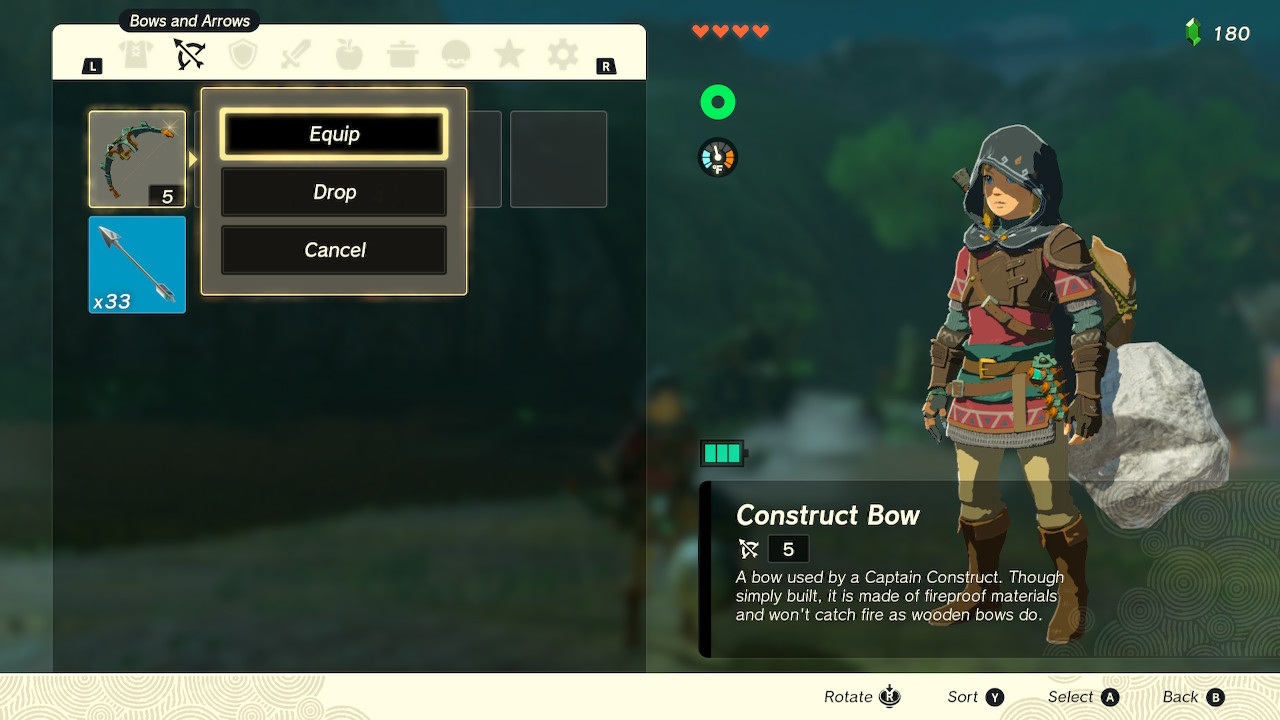Viewport: 1280px width, 720px height.
Task: Click the temperature gauge indicator
Action: pos(718,157)
